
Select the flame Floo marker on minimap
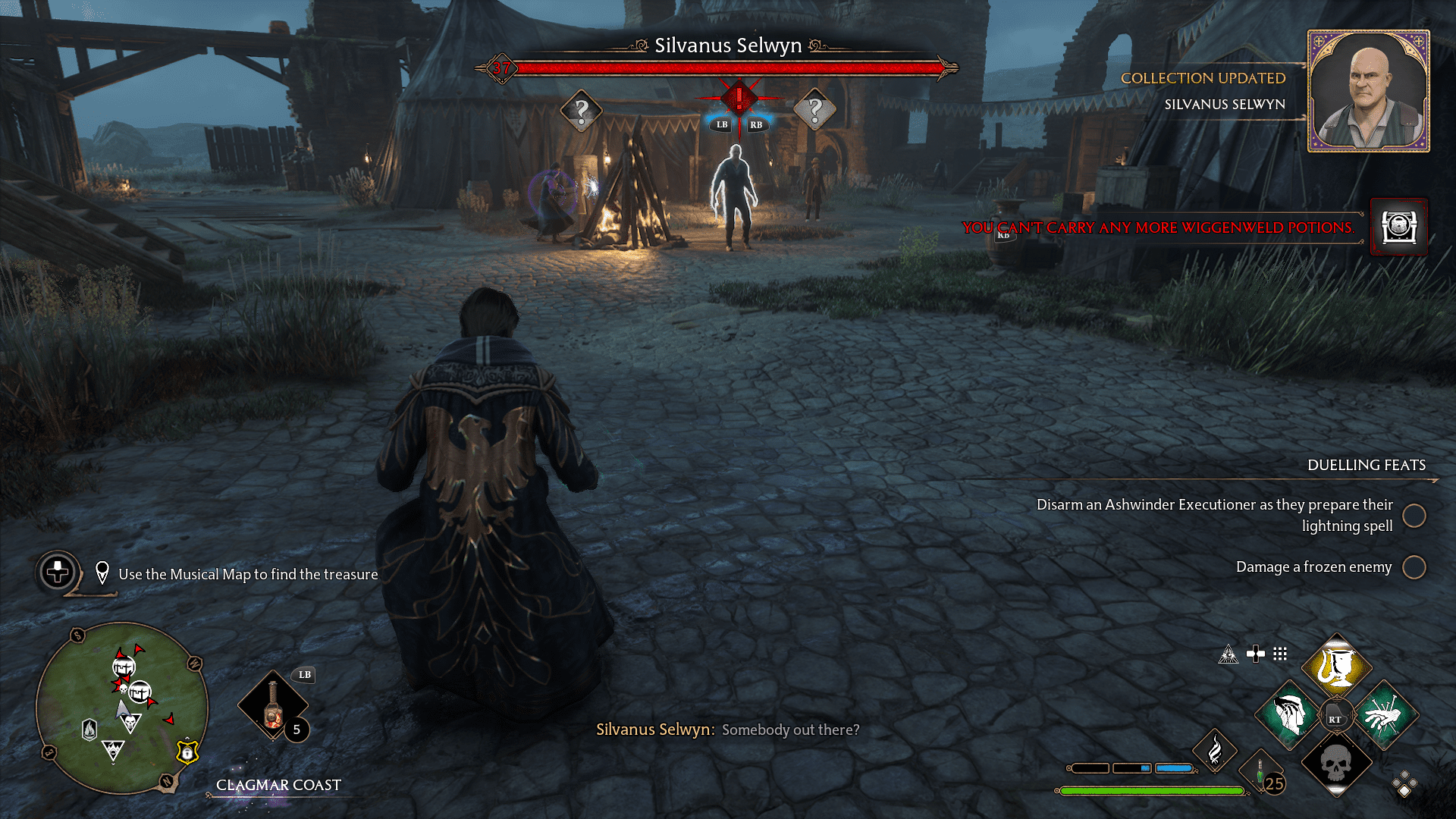(x=89, y=730)
